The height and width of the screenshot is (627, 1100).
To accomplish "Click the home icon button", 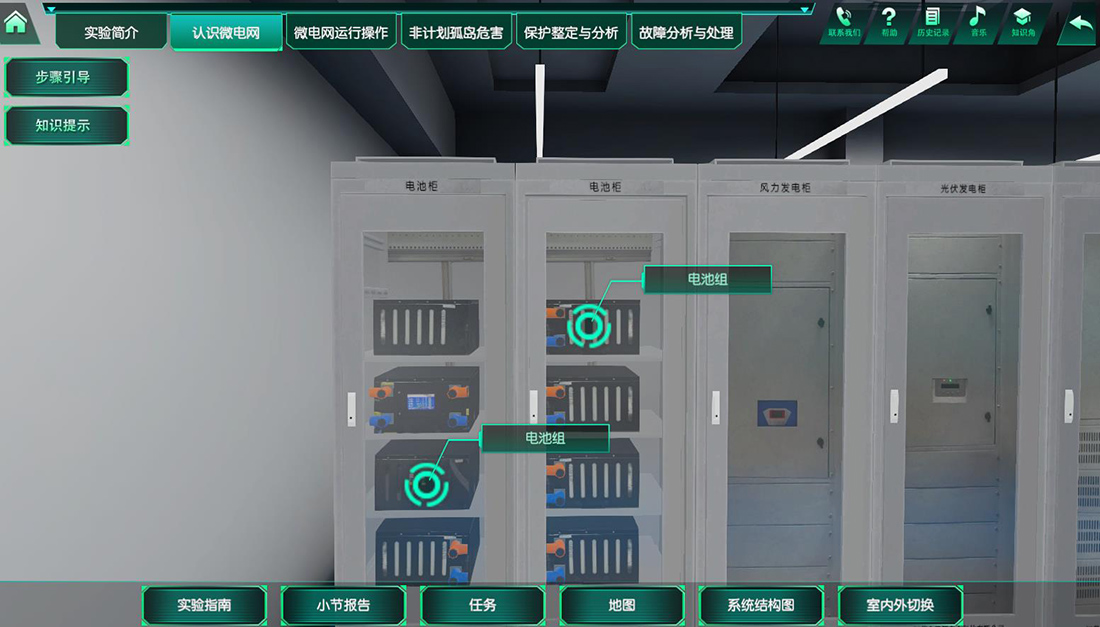I will click(x=16, y=23).
